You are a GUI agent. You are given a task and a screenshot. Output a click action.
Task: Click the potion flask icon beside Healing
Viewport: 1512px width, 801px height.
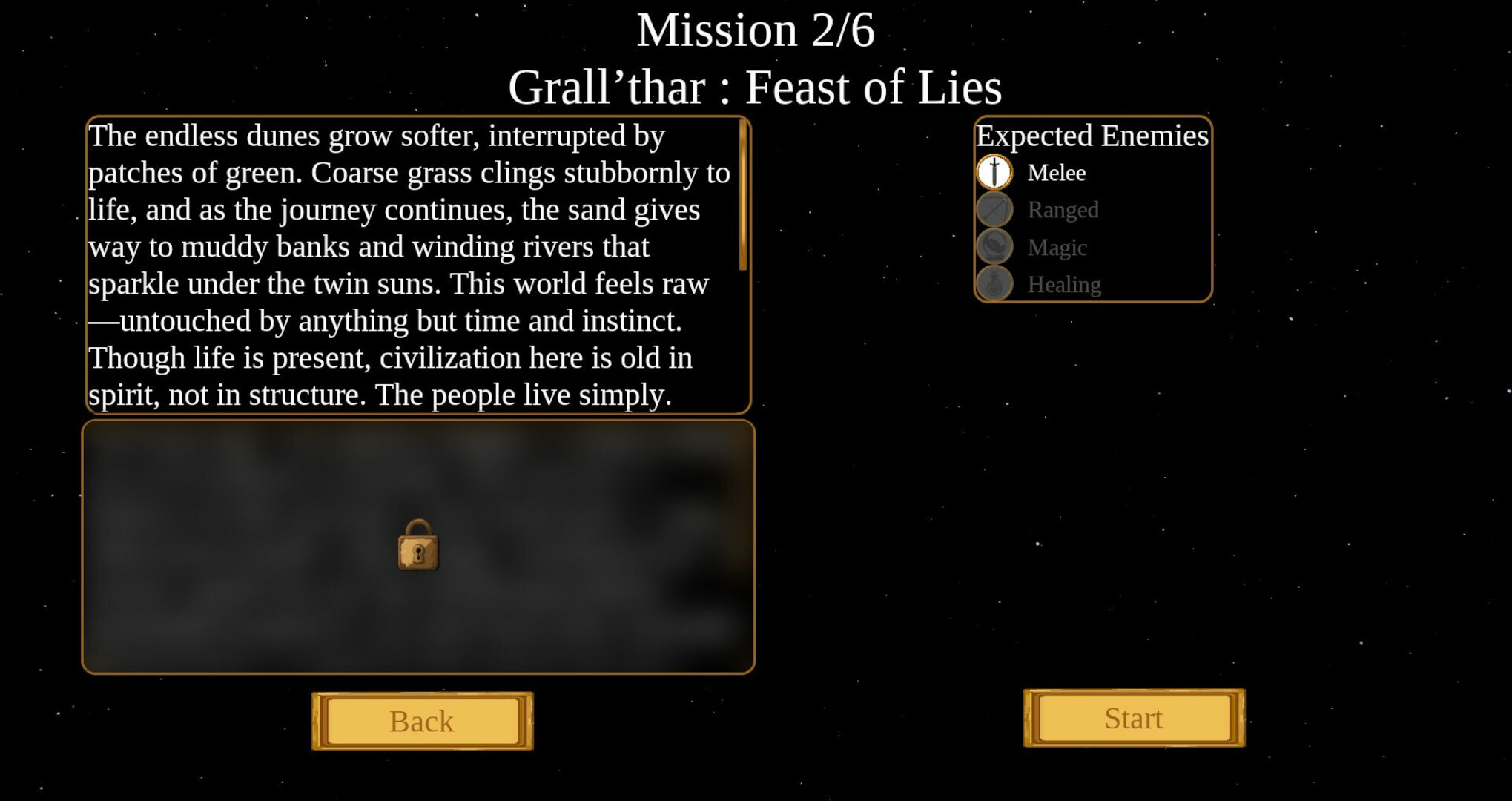coord(995,284)
